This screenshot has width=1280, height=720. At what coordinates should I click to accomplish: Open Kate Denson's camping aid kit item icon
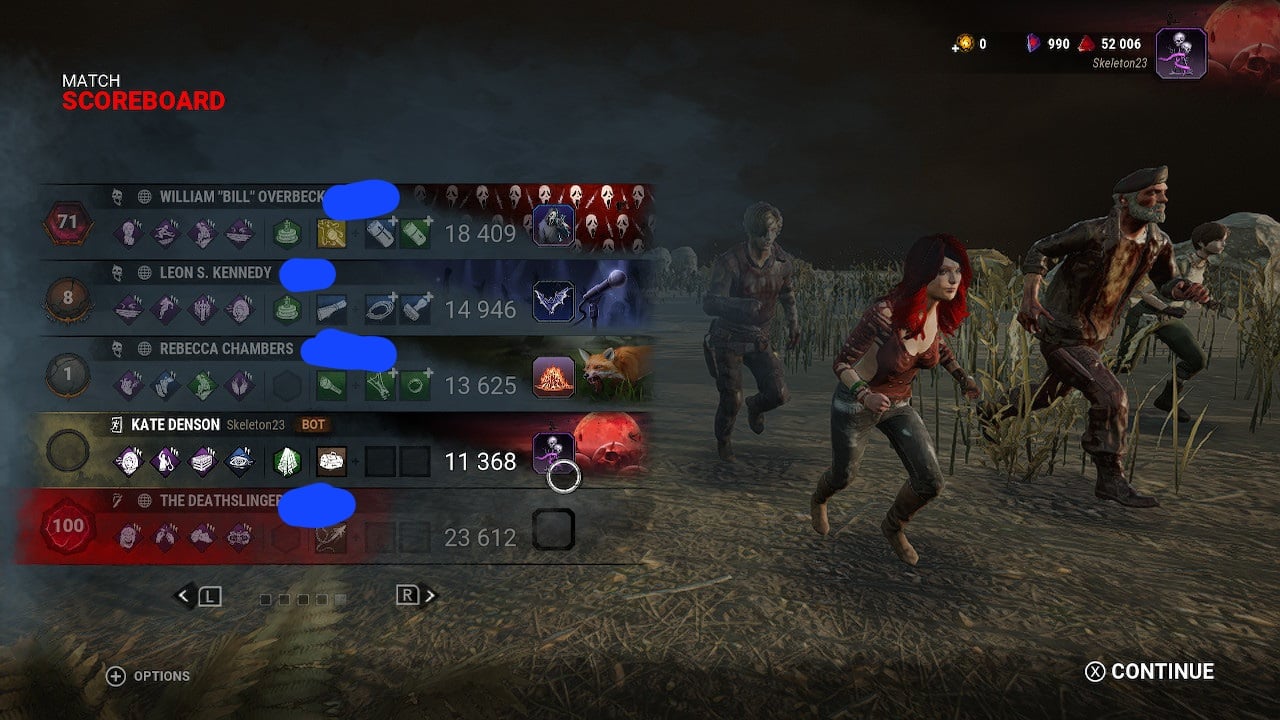tap(330, 461)
